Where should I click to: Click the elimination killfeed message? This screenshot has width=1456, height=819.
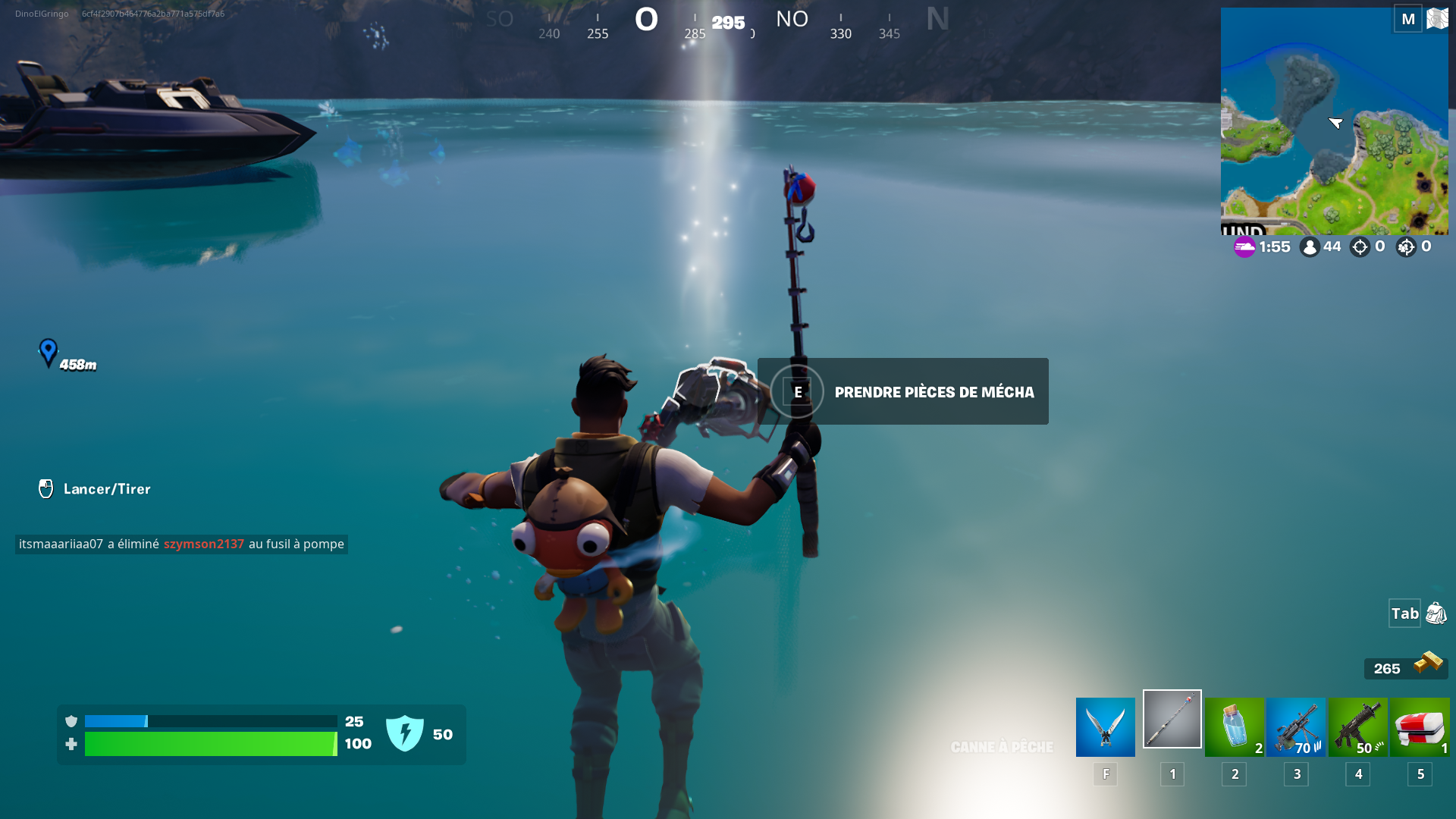pos(181,544)
